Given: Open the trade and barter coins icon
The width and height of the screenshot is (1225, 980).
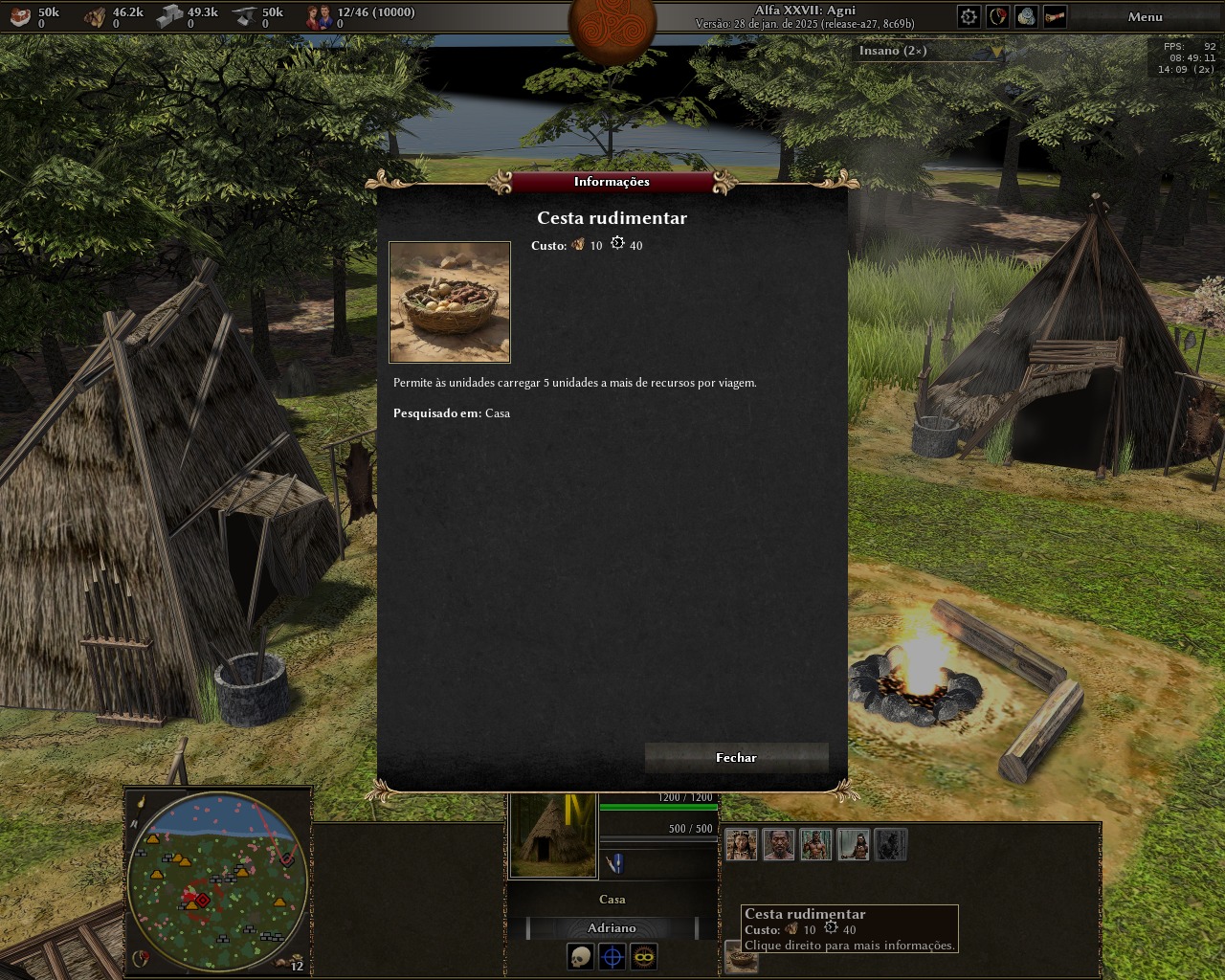Looking at the screenshot, I should (1026, 16).
